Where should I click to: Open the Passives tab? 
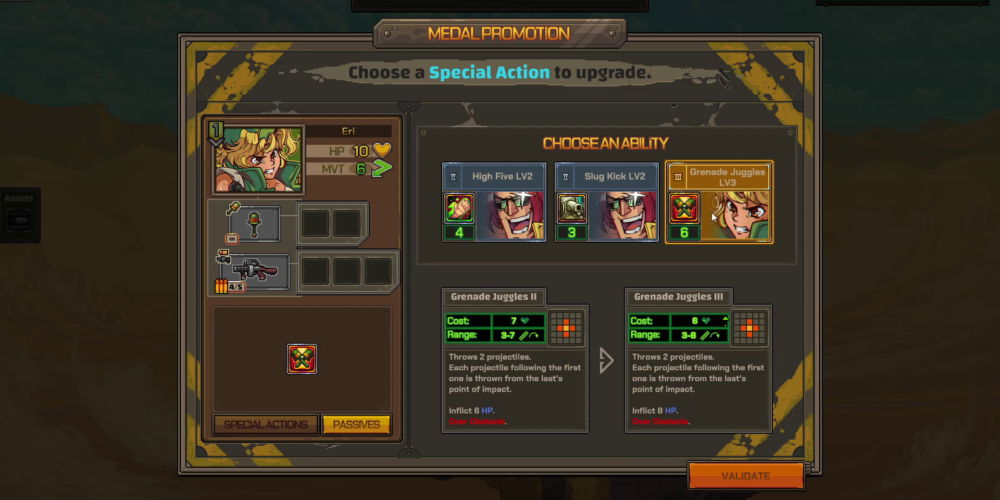356,424
